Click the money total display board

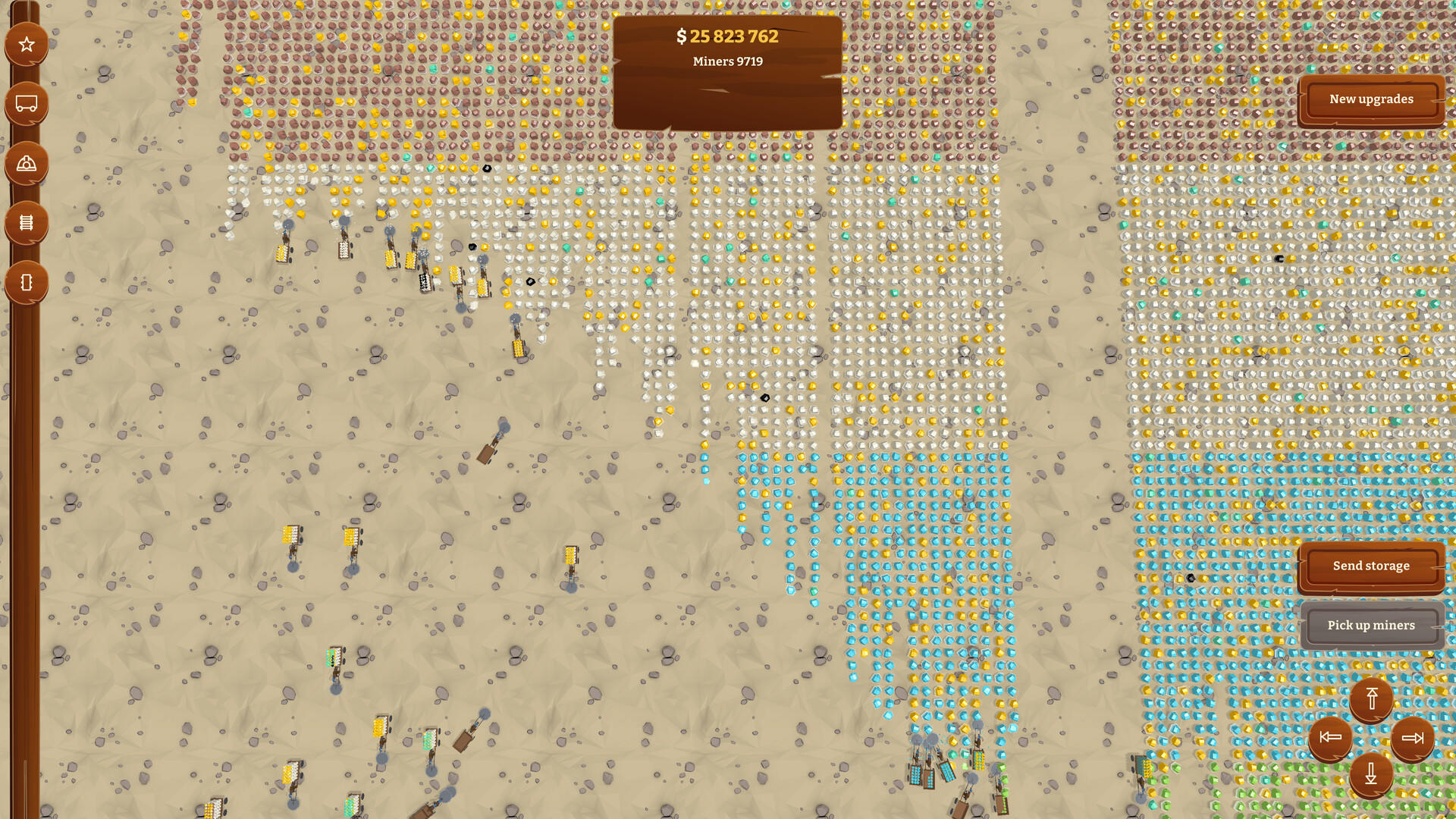coord(727,36)
